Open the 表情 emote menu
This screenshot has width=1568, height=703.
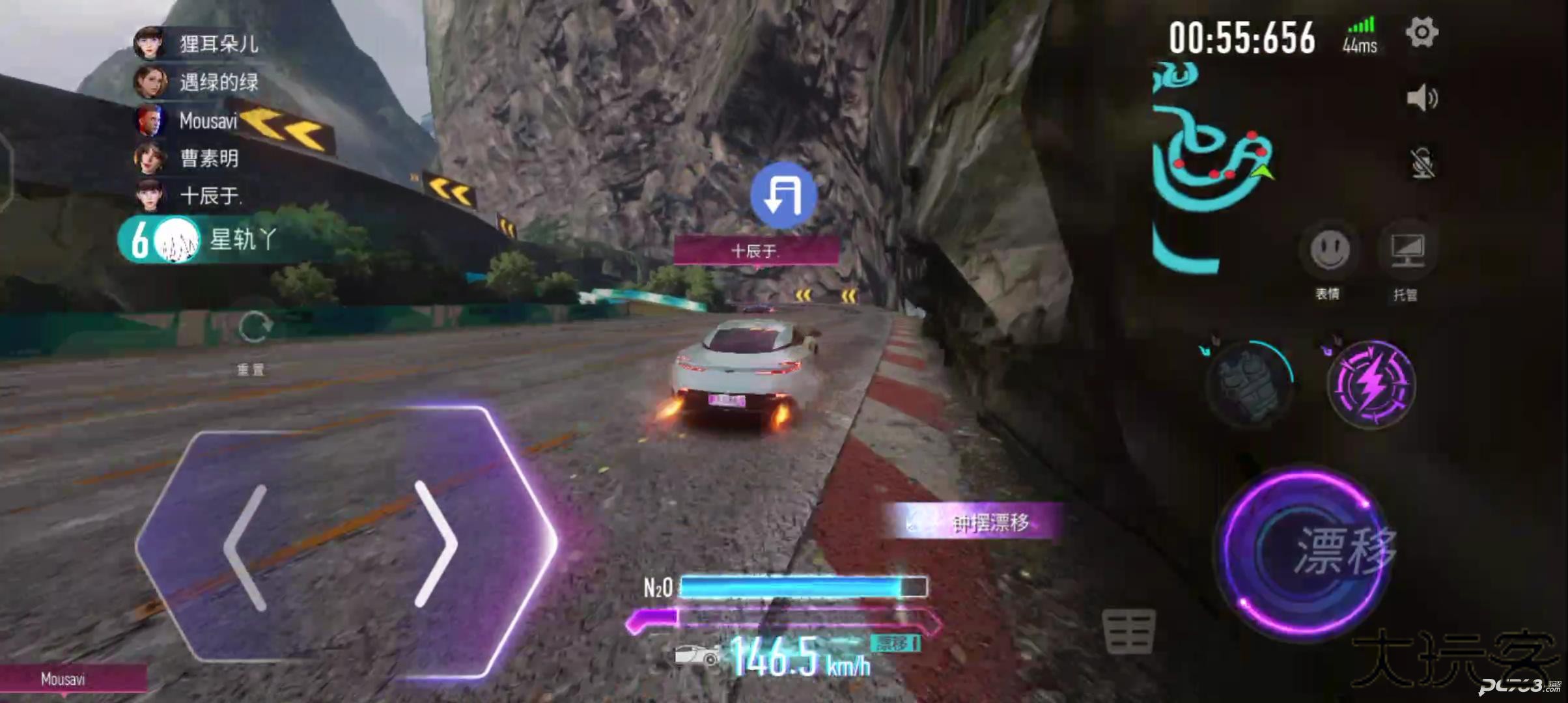click(x=1329, y=251)
